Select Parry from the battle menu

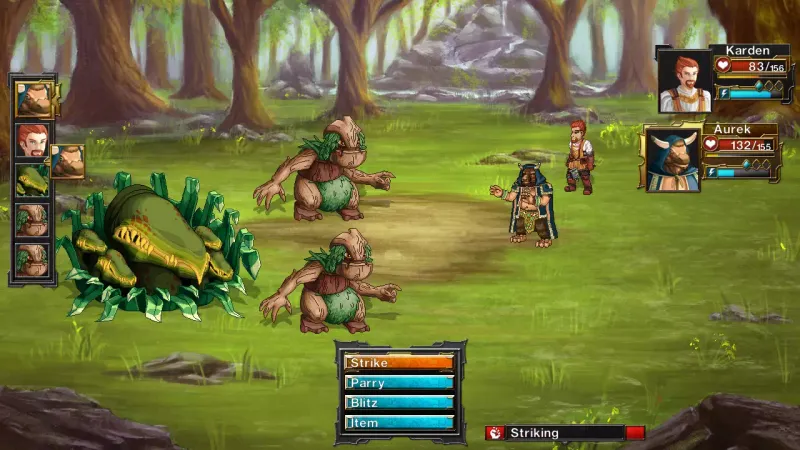coord(399,383)
